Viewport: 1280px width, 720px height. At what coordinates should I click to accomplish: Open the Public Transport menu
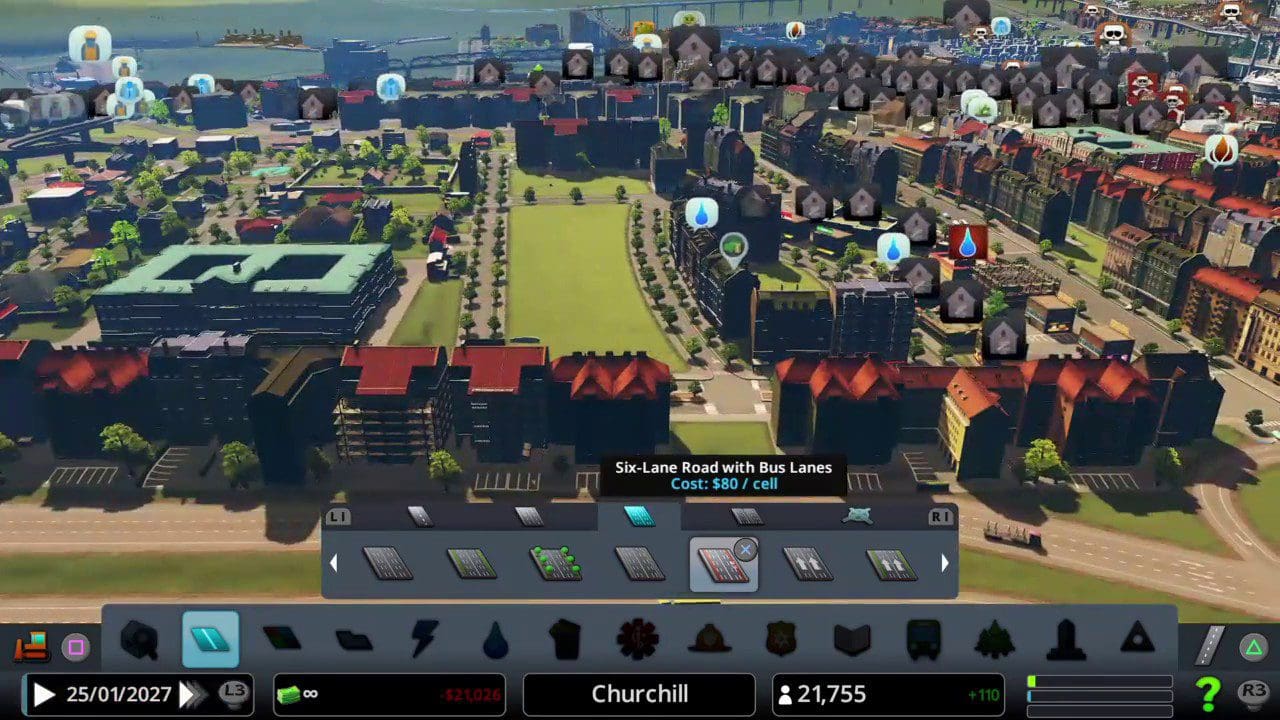[923, 640]
